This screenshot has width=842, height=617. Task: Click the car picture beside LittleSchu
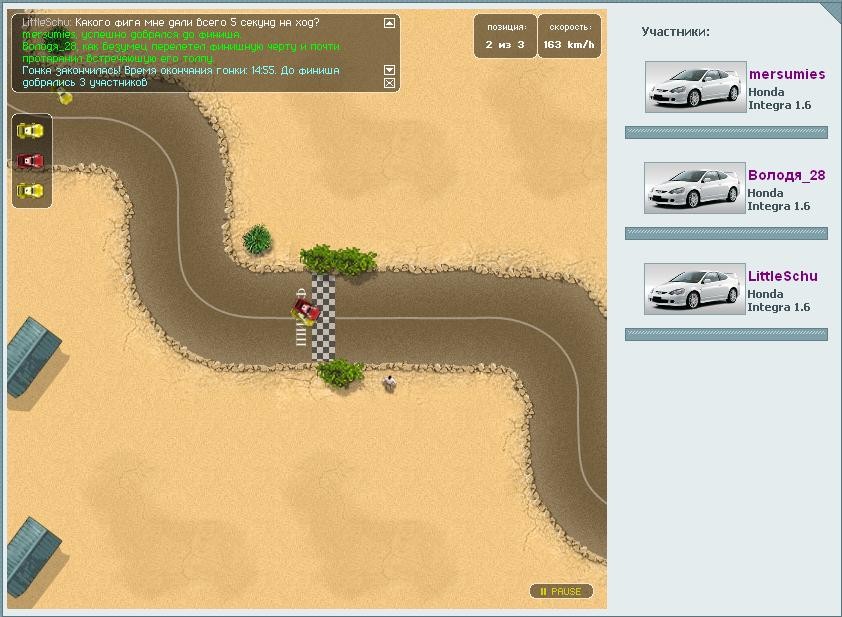pos(695,289)
